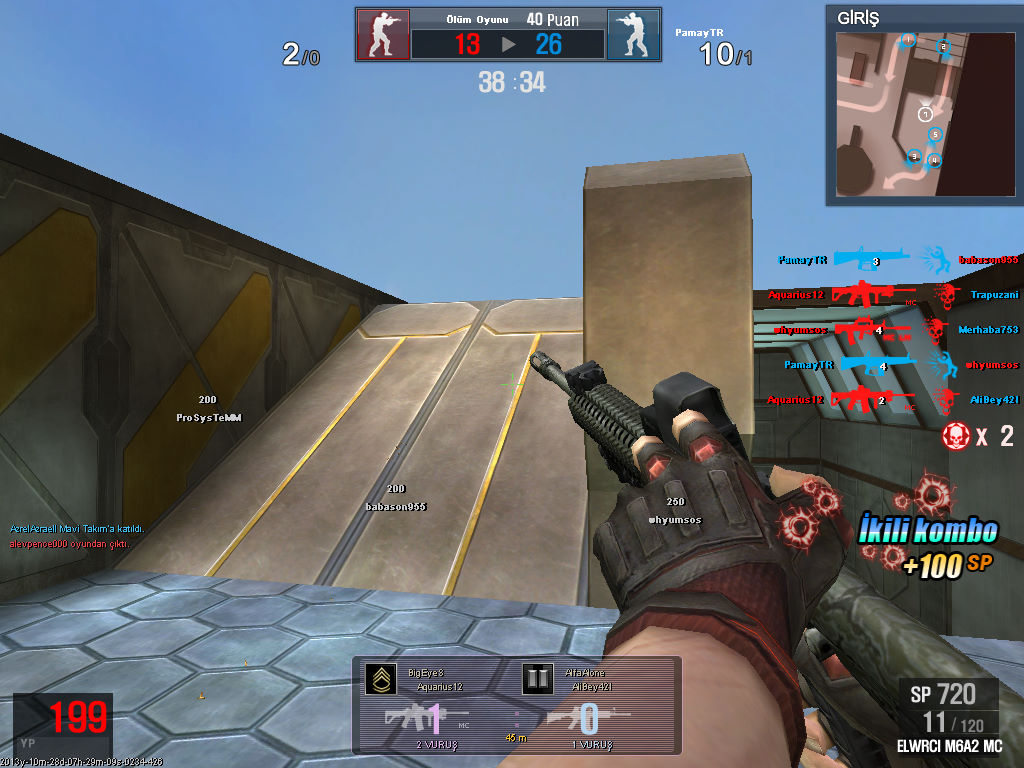Screen dimensions: 1024x768
Task: Click the silver bars rank badge for AliBey42l
Action: tap(537, 679)
